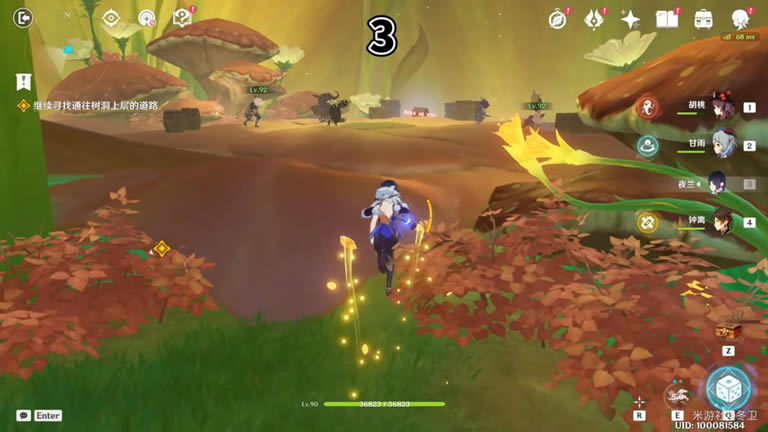
Task: Activate the Elemental Skill icon
Action: (678, 395)
